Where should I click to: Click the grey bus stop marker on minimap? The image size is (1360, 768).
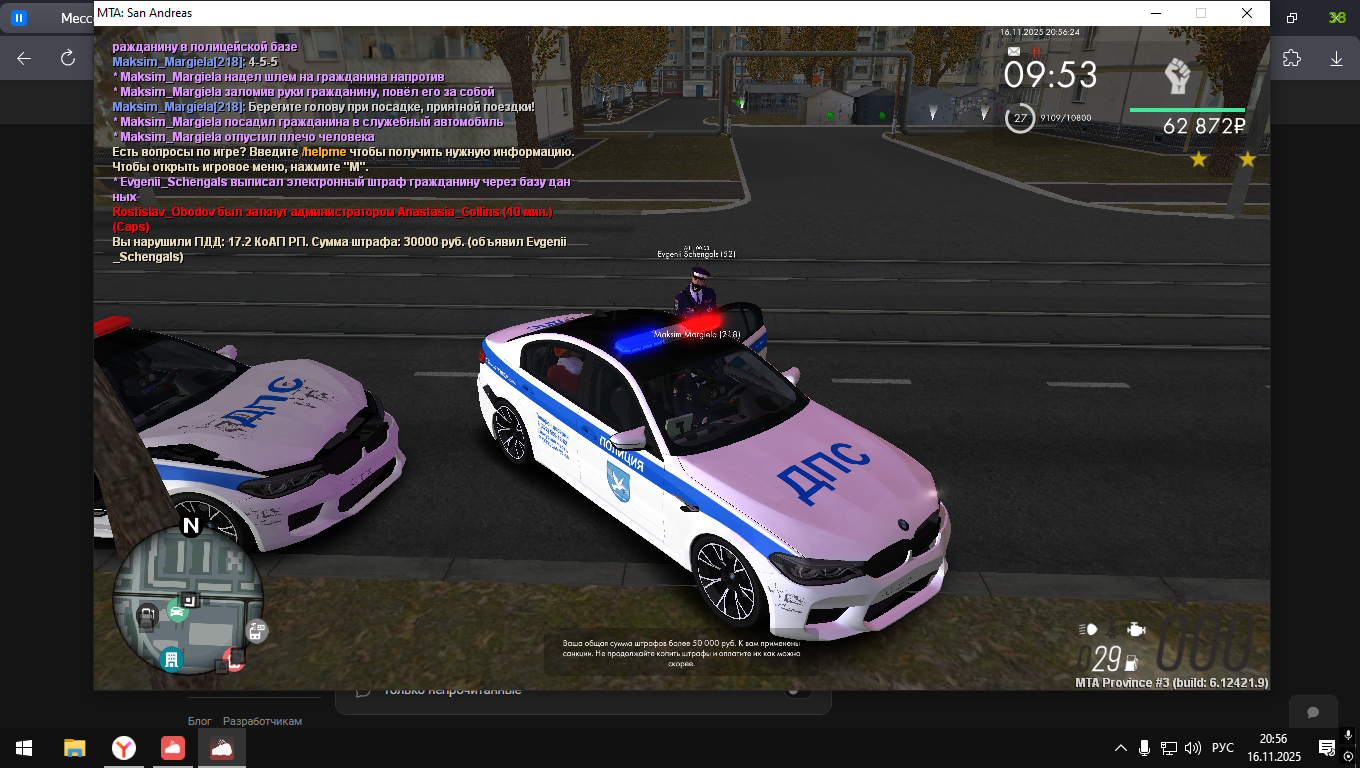[256, 631]
